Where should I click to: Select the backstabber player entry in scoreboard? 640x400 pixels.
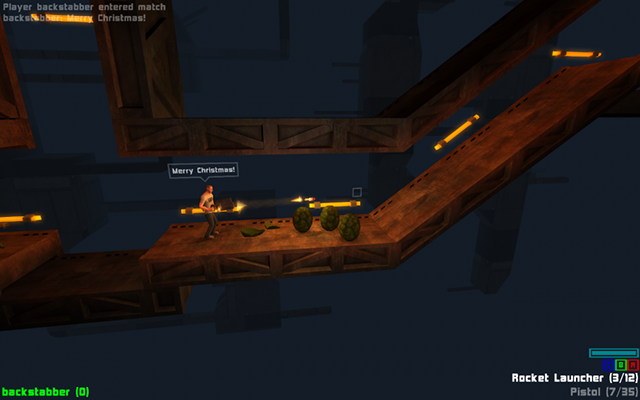(x=46, y=391)
